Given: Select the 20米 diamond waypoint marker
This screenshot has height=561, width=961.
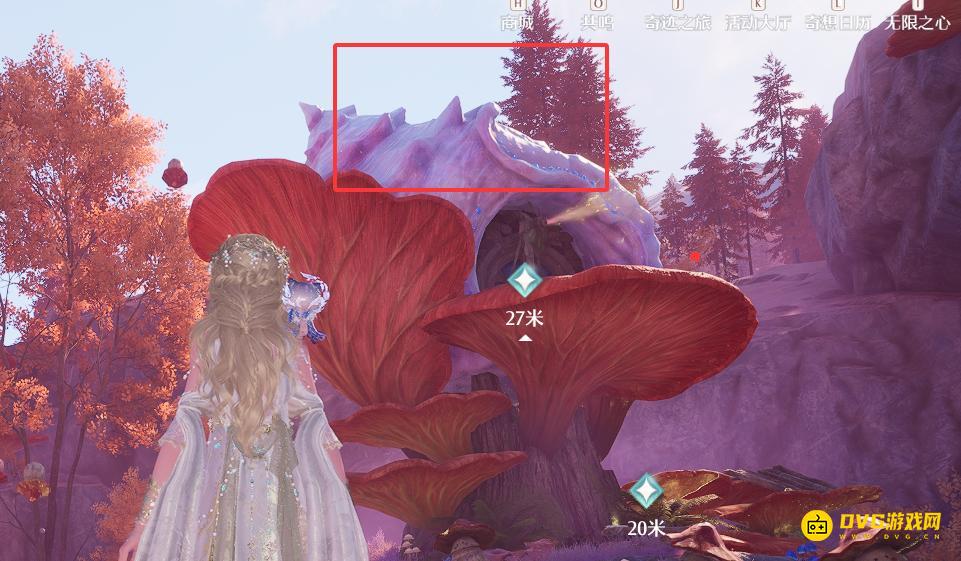Looking at the screenshot, I should pyautogui.click(x=646, y=491).
